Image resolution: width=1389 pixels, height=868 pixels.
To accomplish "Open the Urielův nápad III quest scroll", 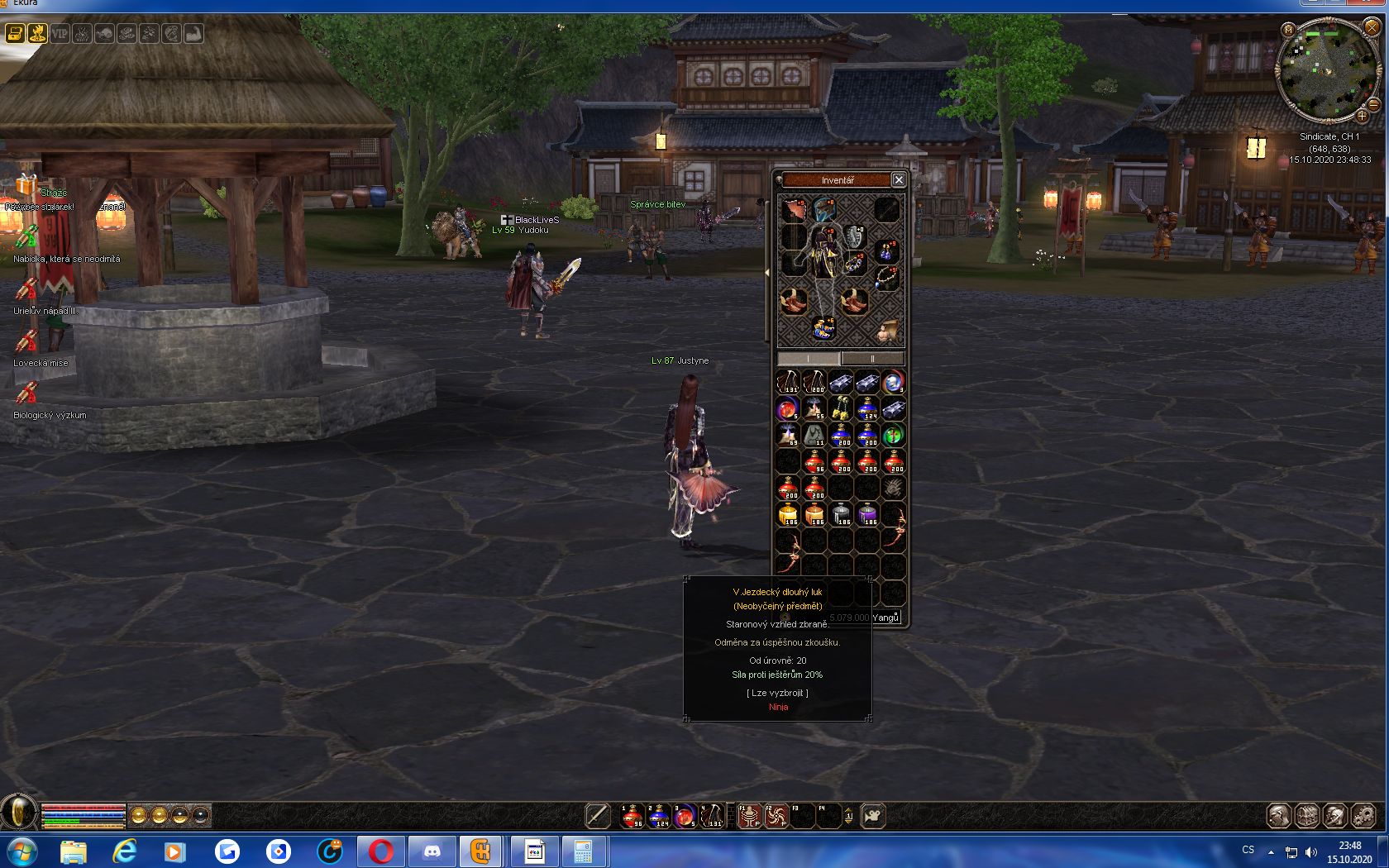I will pyautogui.click(x=26, y=289).
